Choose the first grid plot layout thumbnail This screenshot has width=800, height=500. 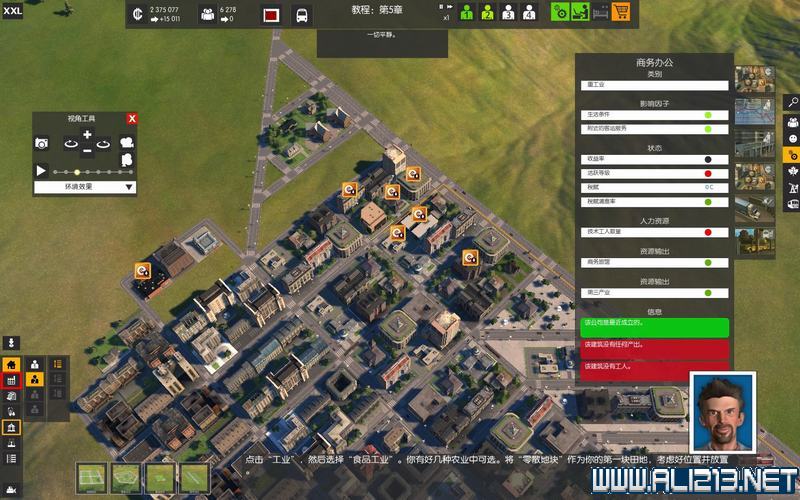[x=93, y=478]
